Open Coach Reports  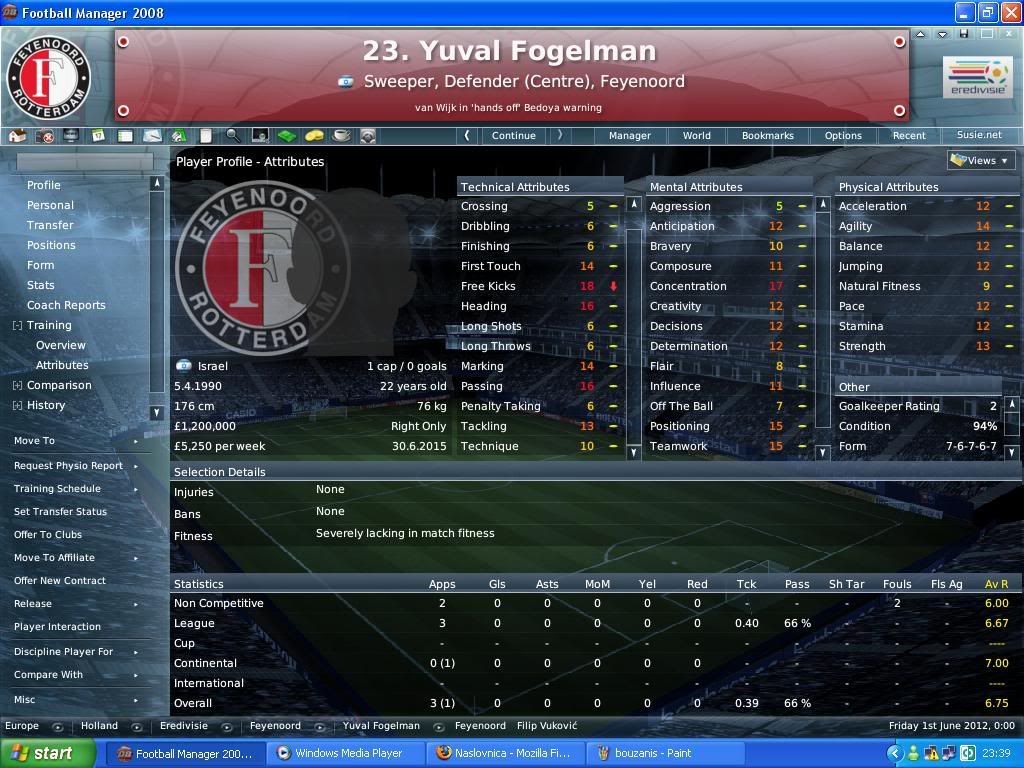[x=66, y=305]
